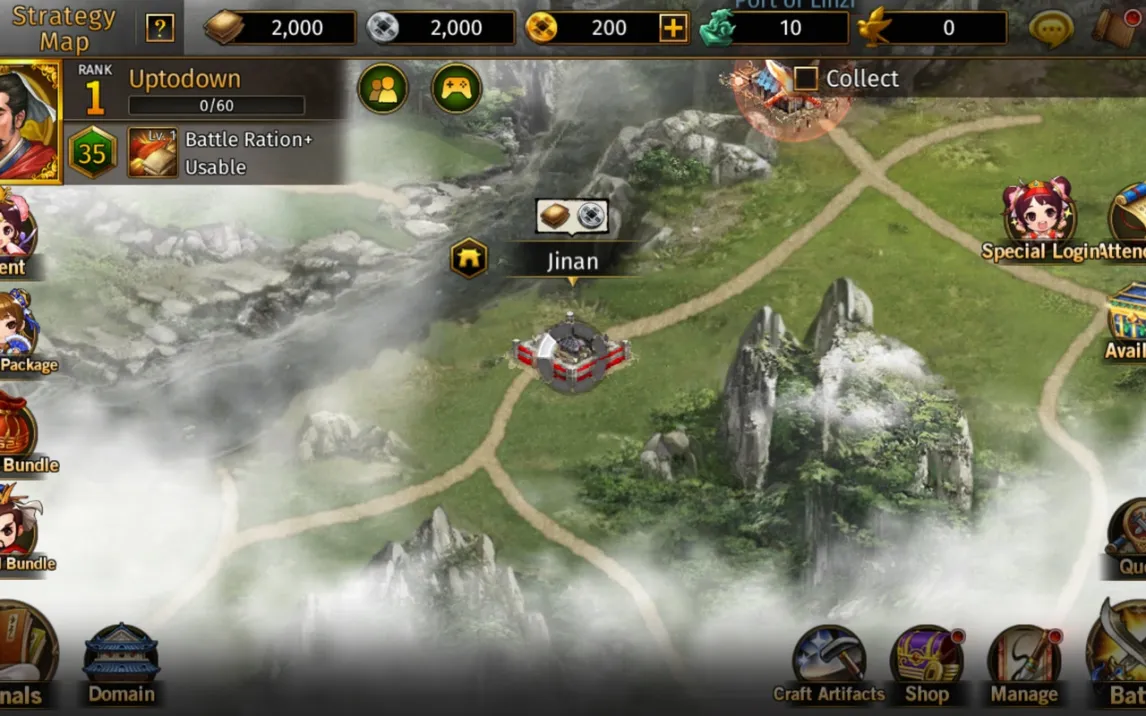This screenshot has width=1146, height=716.
Task: Open the question mark help button
Action: 160,28
